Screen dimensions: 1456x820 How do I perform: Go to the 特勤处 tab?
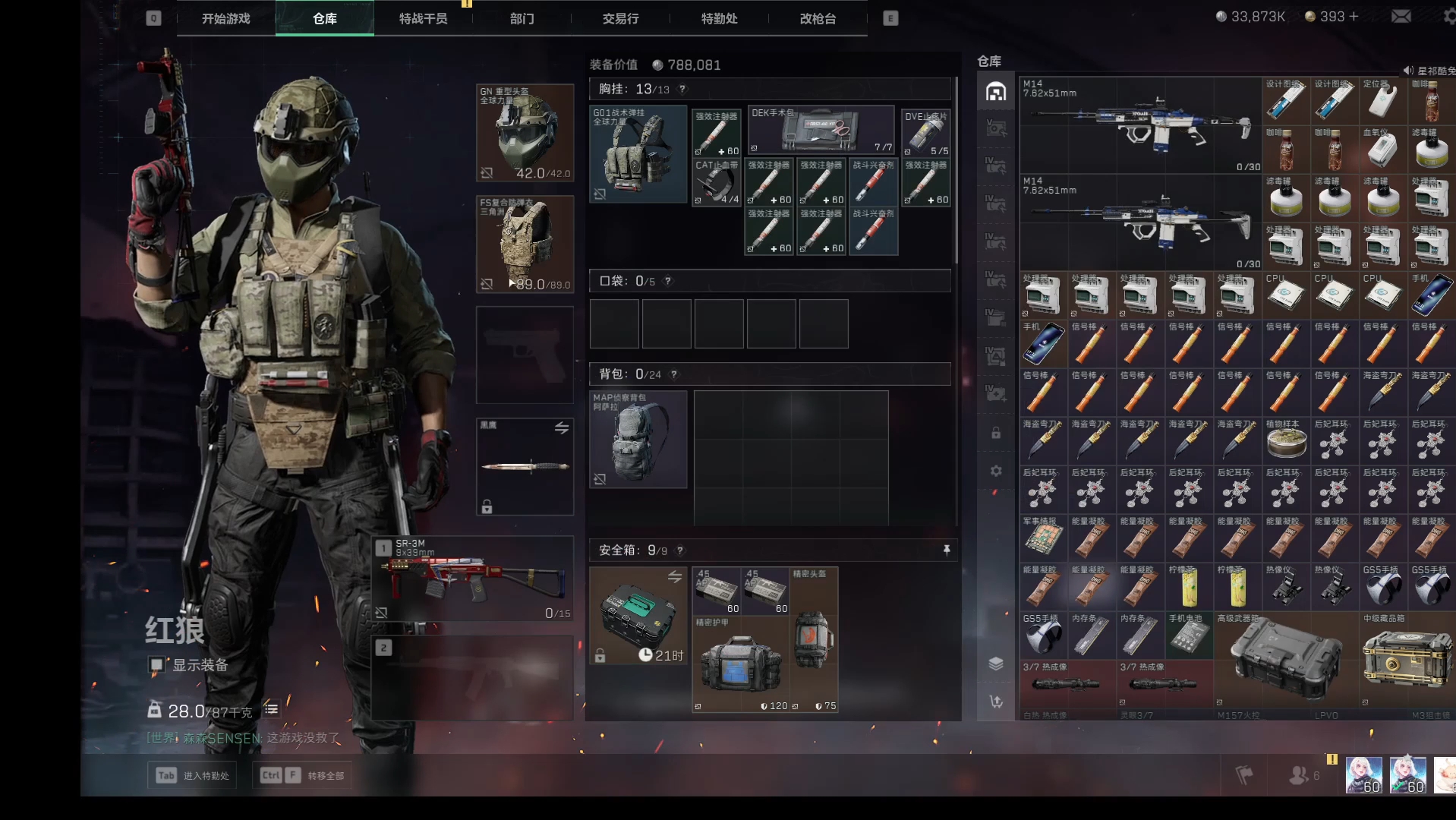(719, 18)
